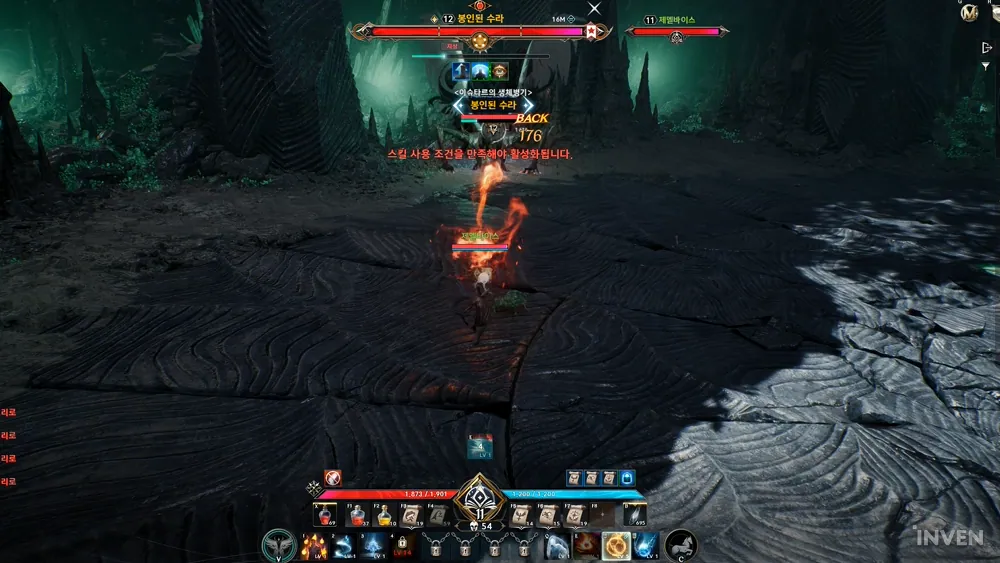Viewport: 1000px width, 563px height.
Task: Close the 봉인된 수라 target frame
Action: (x=595, y=8)
